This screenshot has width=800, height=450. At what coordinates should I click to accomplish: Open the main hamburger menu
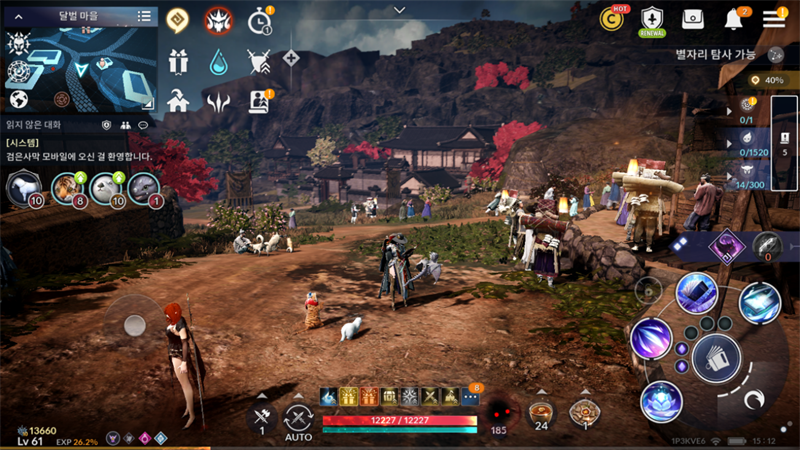(774, 19)
